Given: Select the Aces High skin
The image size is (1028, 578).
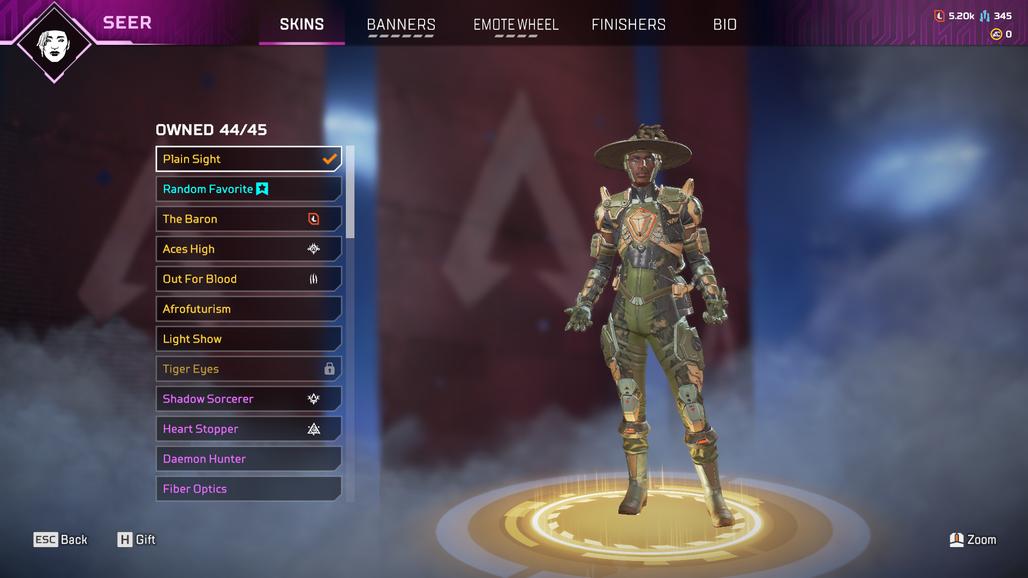Looking at the screenshot, I should [248, 249].
